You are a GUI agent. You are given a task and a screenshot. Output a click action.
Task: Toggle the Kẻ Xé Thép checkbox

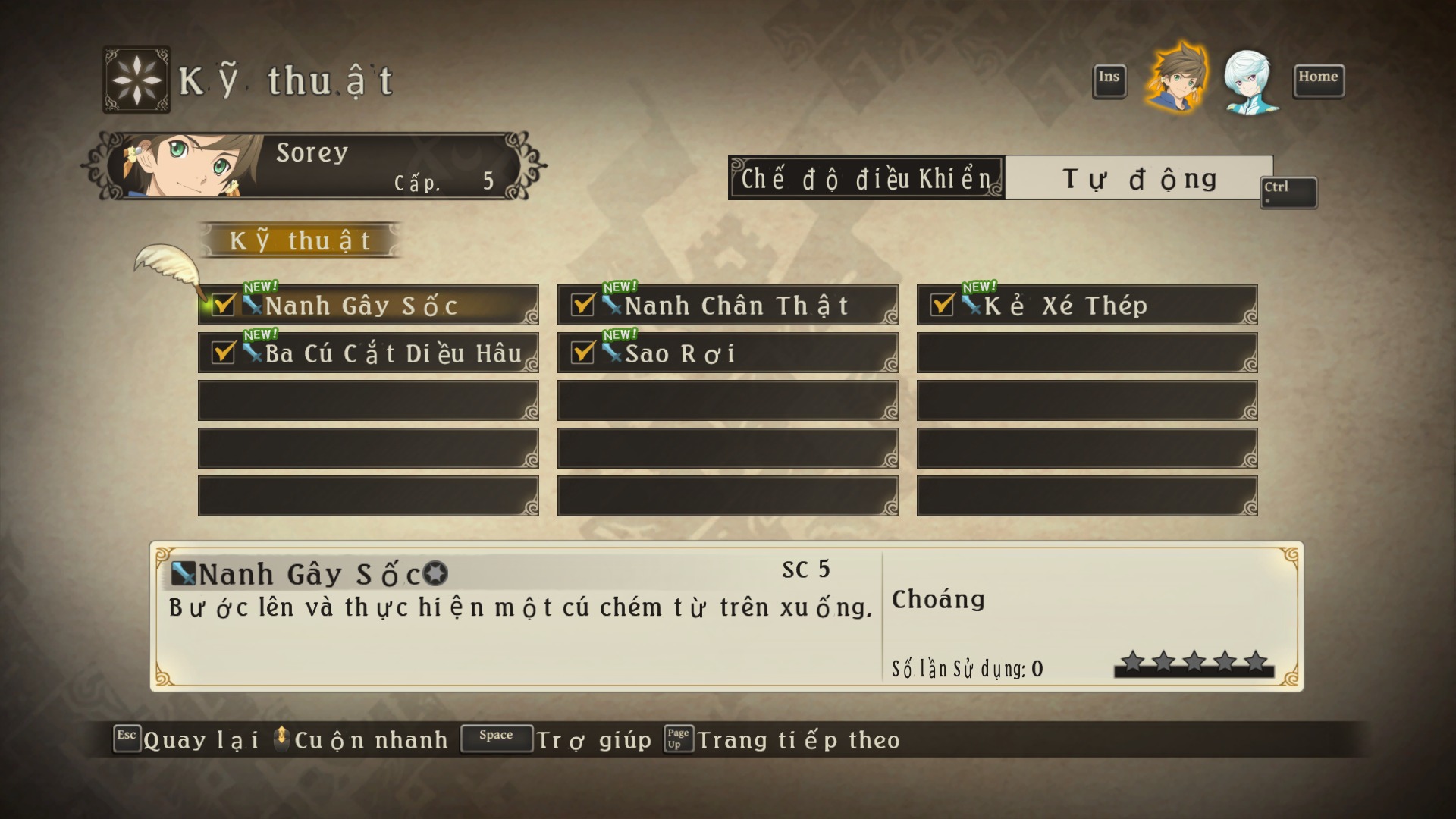tap(942, 305)
